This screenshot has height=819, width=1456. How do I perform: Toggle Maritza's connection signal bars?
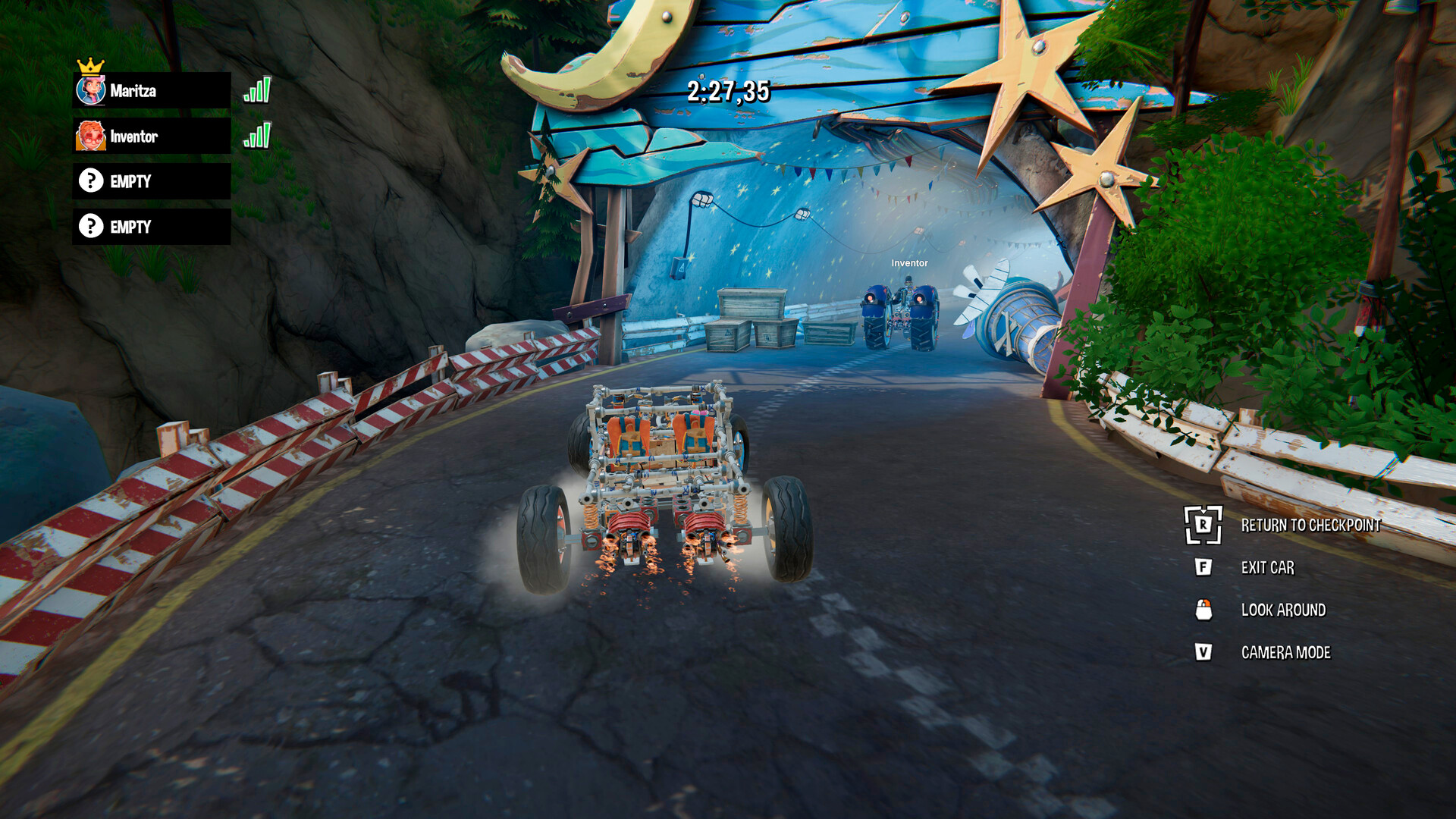(257, 91)
